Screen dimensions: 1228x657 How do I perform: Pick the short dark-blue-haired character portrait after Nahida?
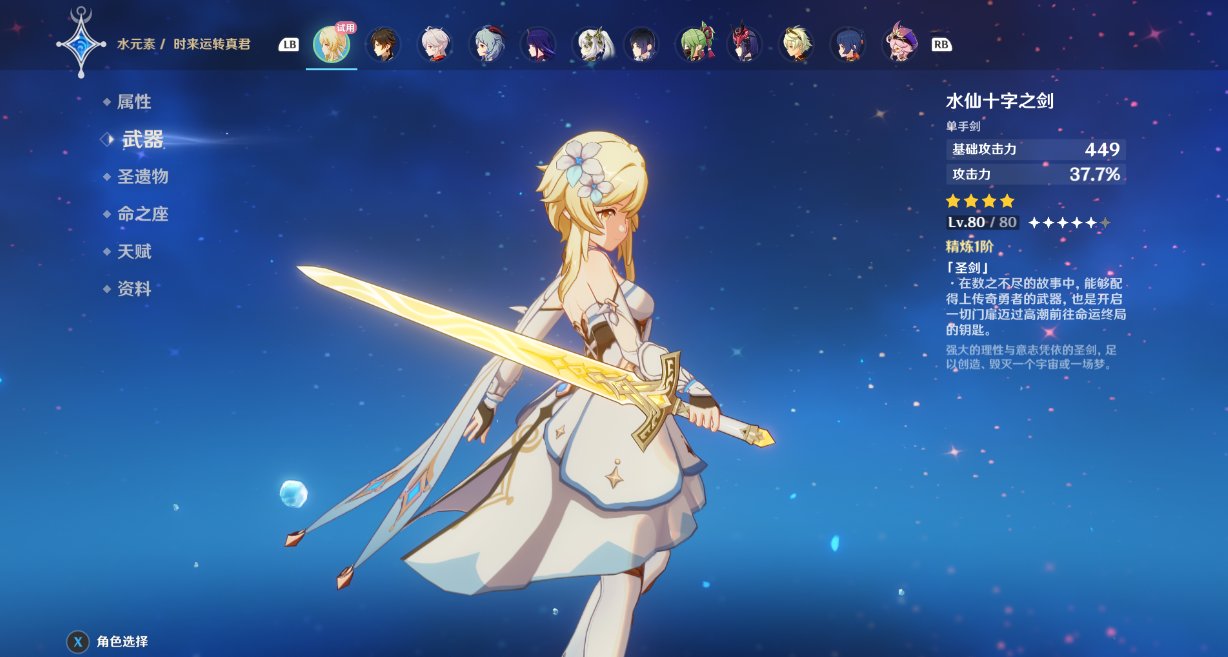(641, 45)
